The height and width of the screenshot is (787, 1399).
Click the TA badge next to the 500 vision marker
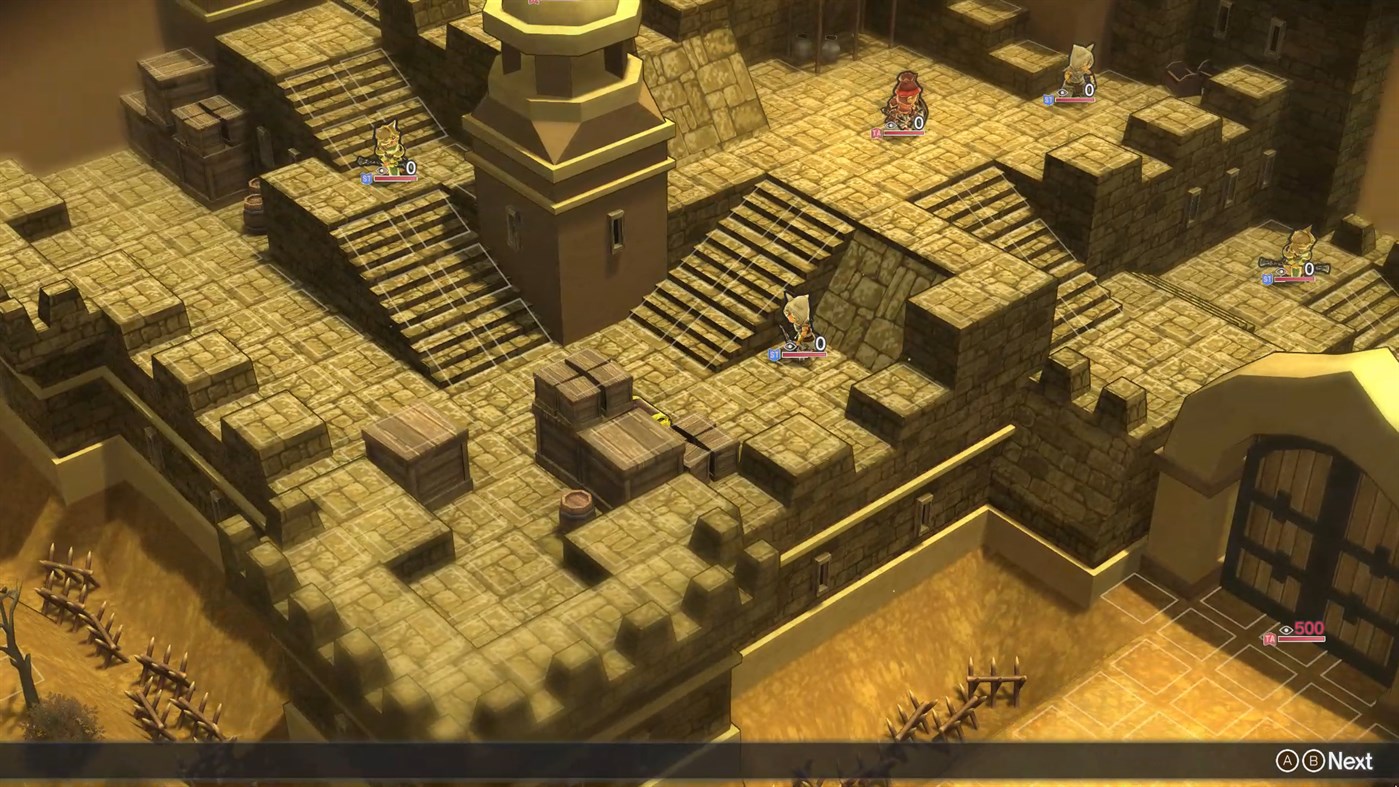pyautogui.click(x=1270, y=639)
